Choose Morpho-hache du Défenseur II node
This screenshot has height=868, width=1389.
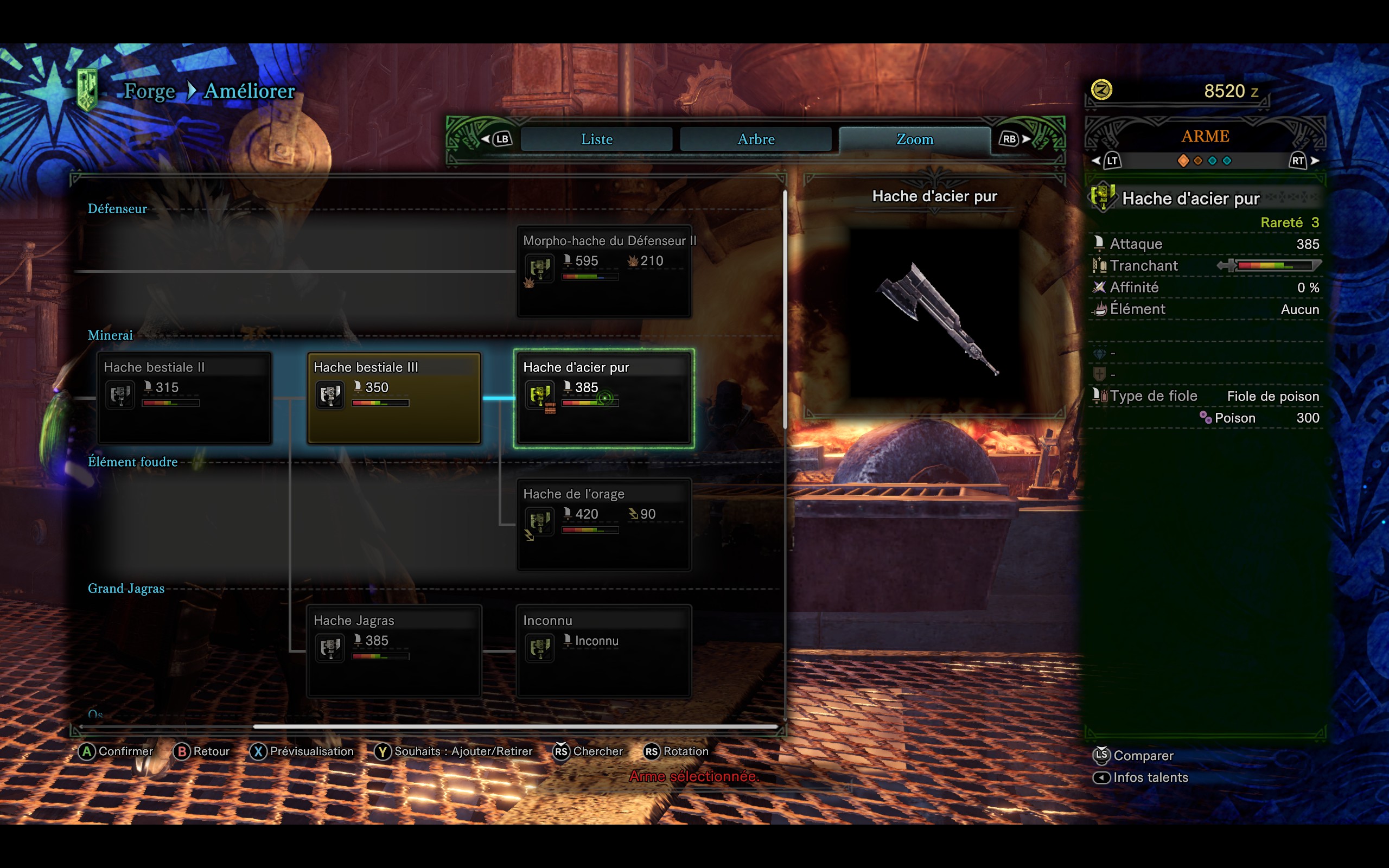(604, 271)
